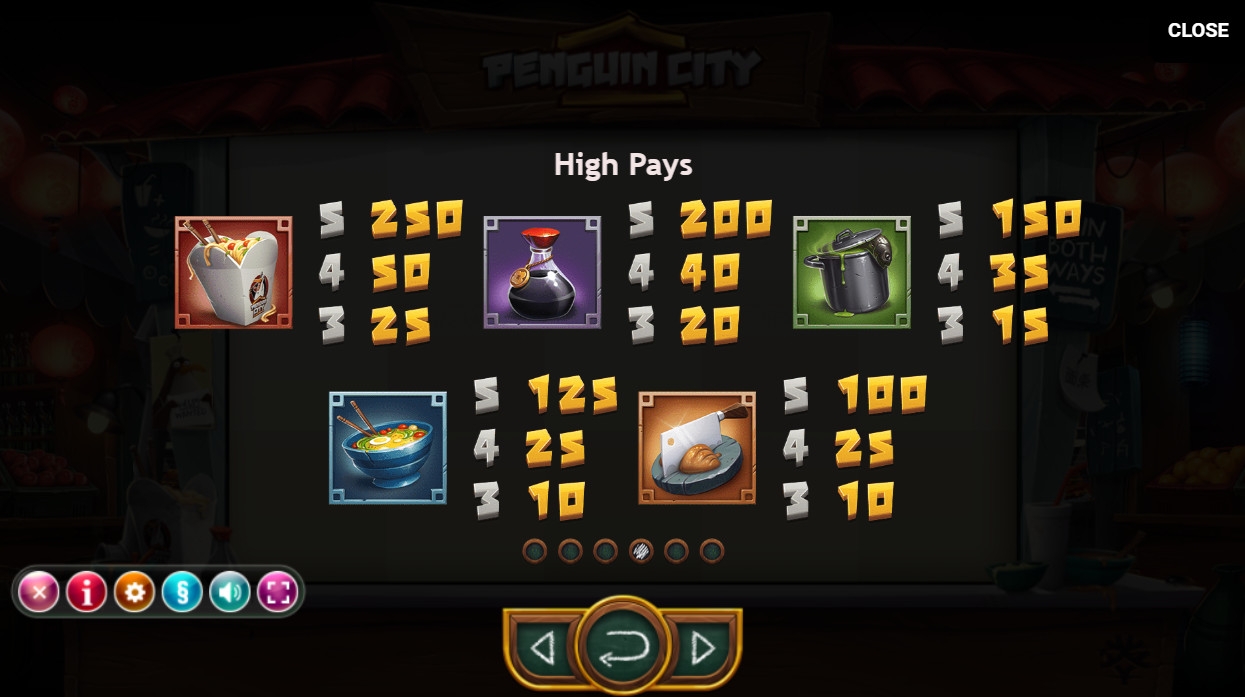Jump to the first paytable page dot

[x=535, y=550]
